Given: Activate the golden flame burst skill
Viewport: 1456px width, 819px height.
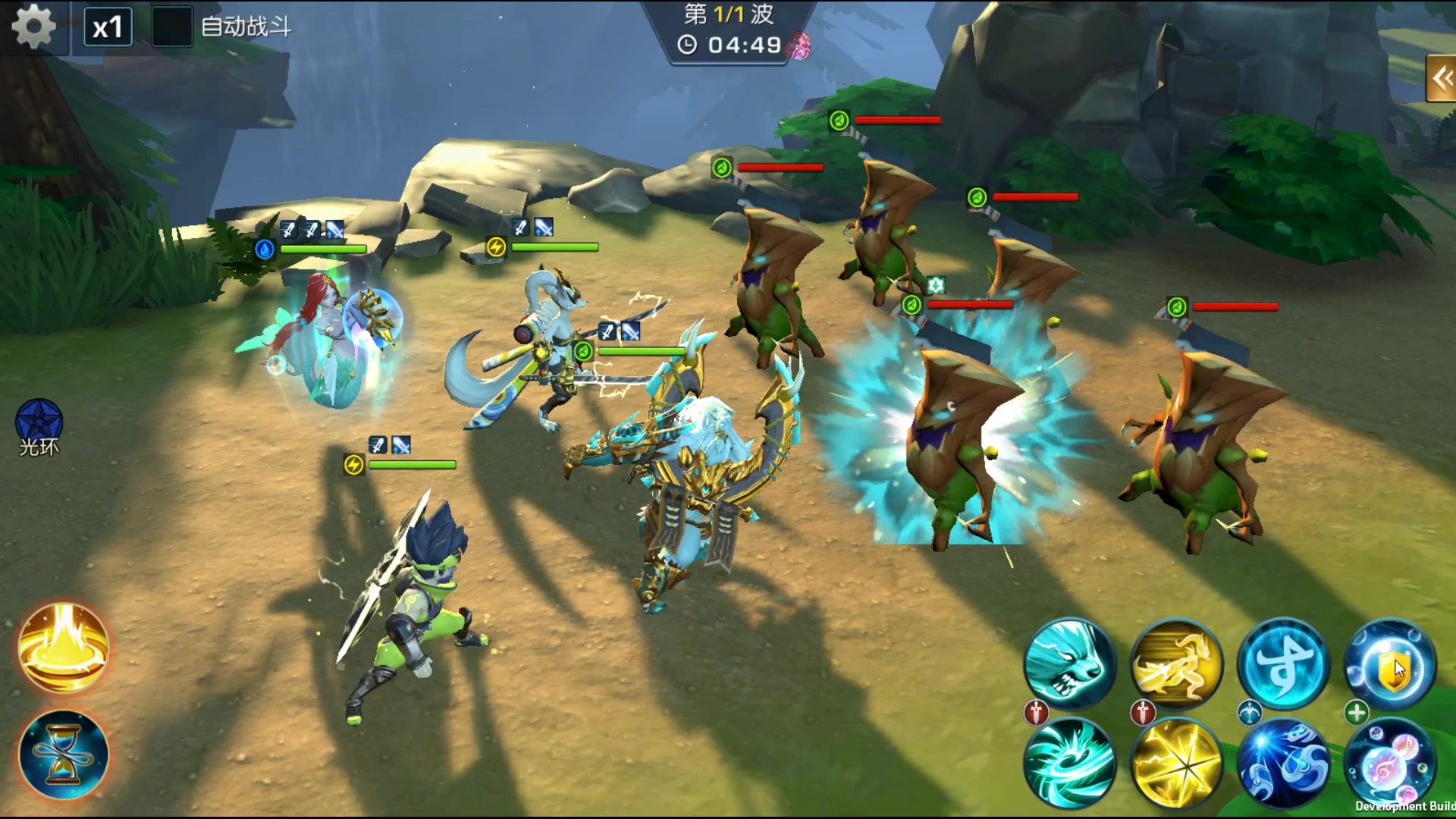Looking at the screenshot, I should coord(64,648).
